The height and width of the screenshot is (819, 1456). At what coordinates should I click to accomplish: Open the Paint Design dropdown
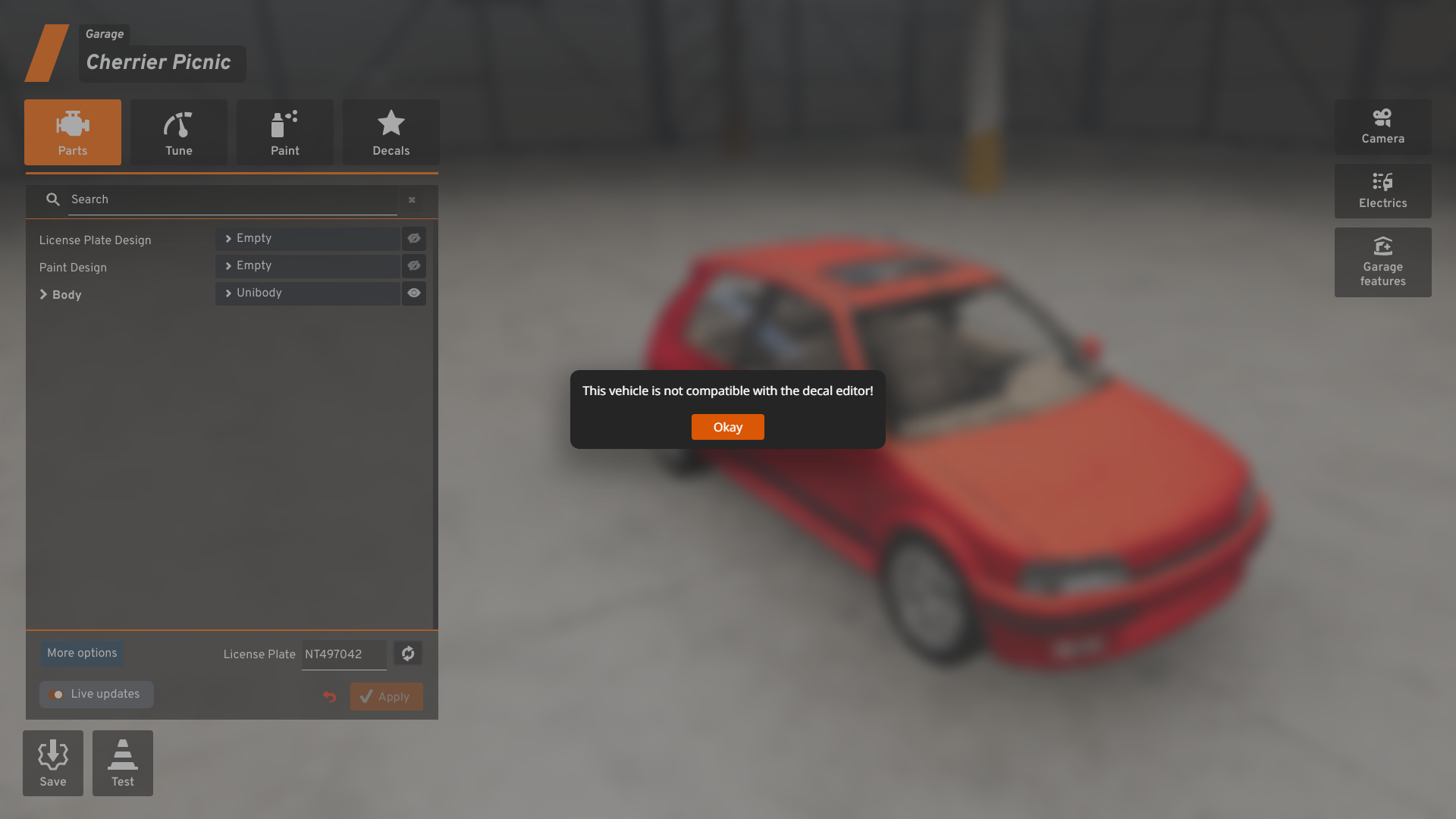pyautogui.click(x=308, y=266)
